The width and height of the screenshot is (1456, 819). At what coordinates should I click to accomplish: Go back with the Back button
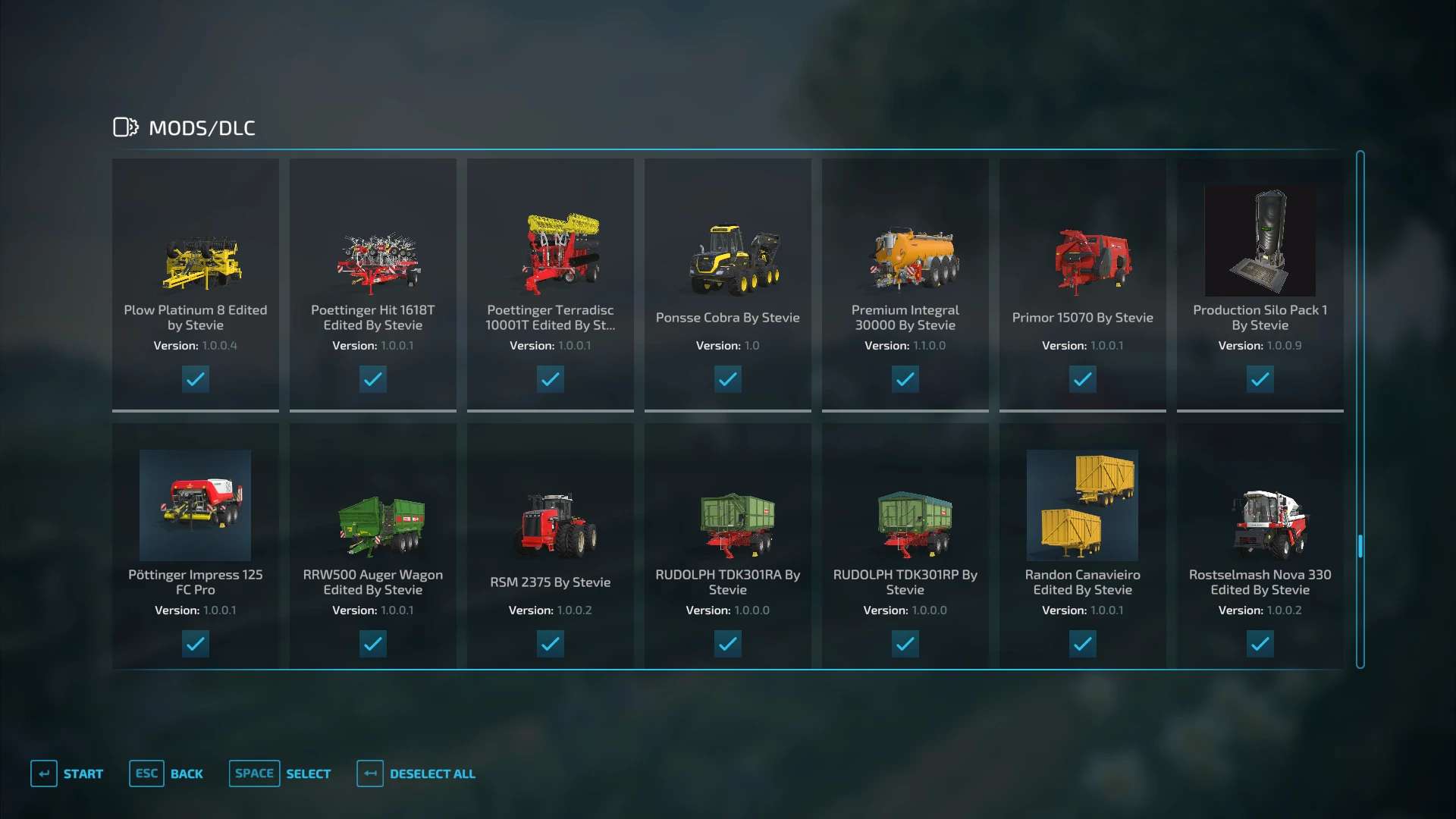click(167, 773)
